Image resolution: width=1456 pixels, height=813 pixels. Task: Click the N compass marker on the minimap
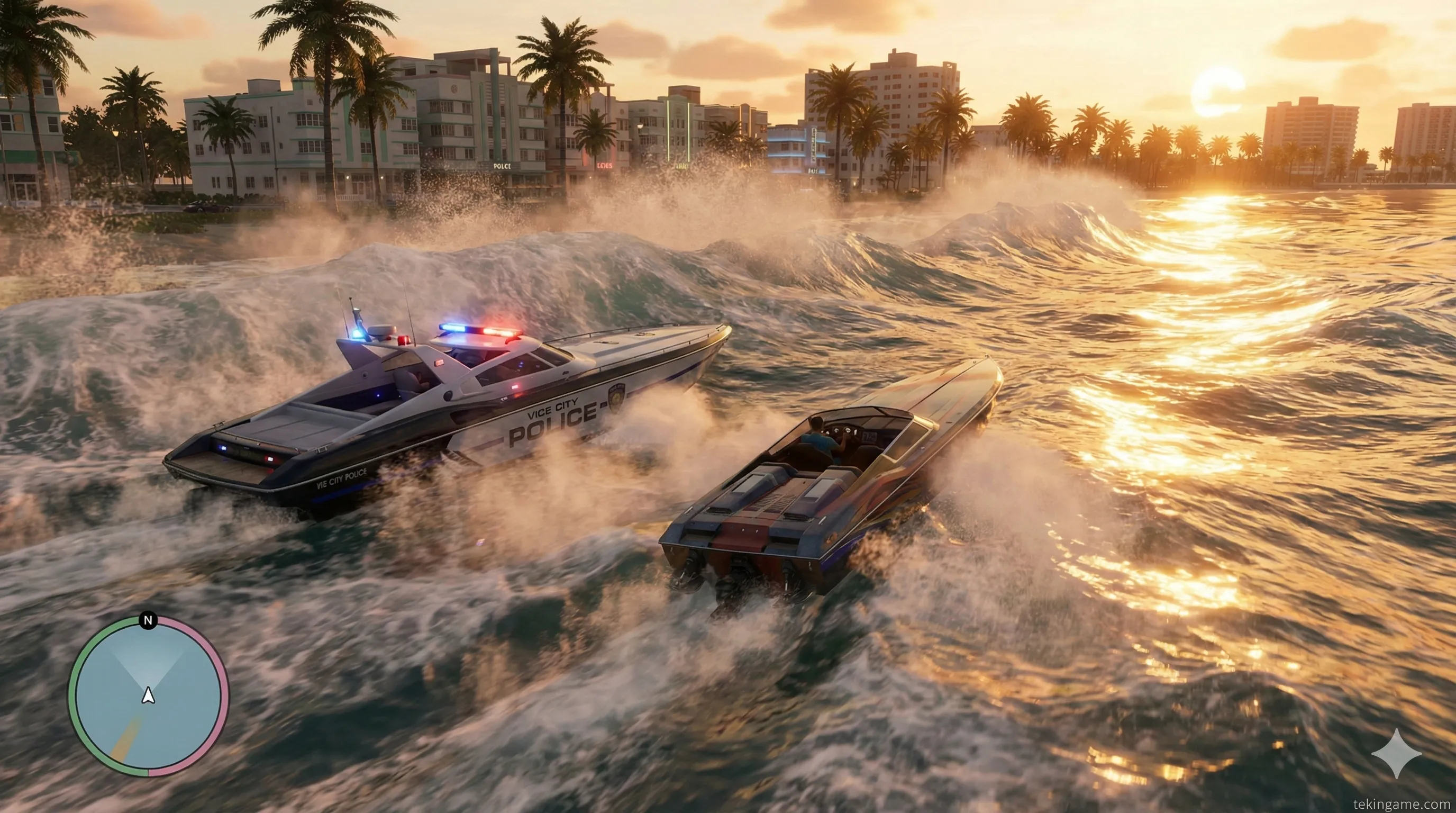tap(148, 621)
